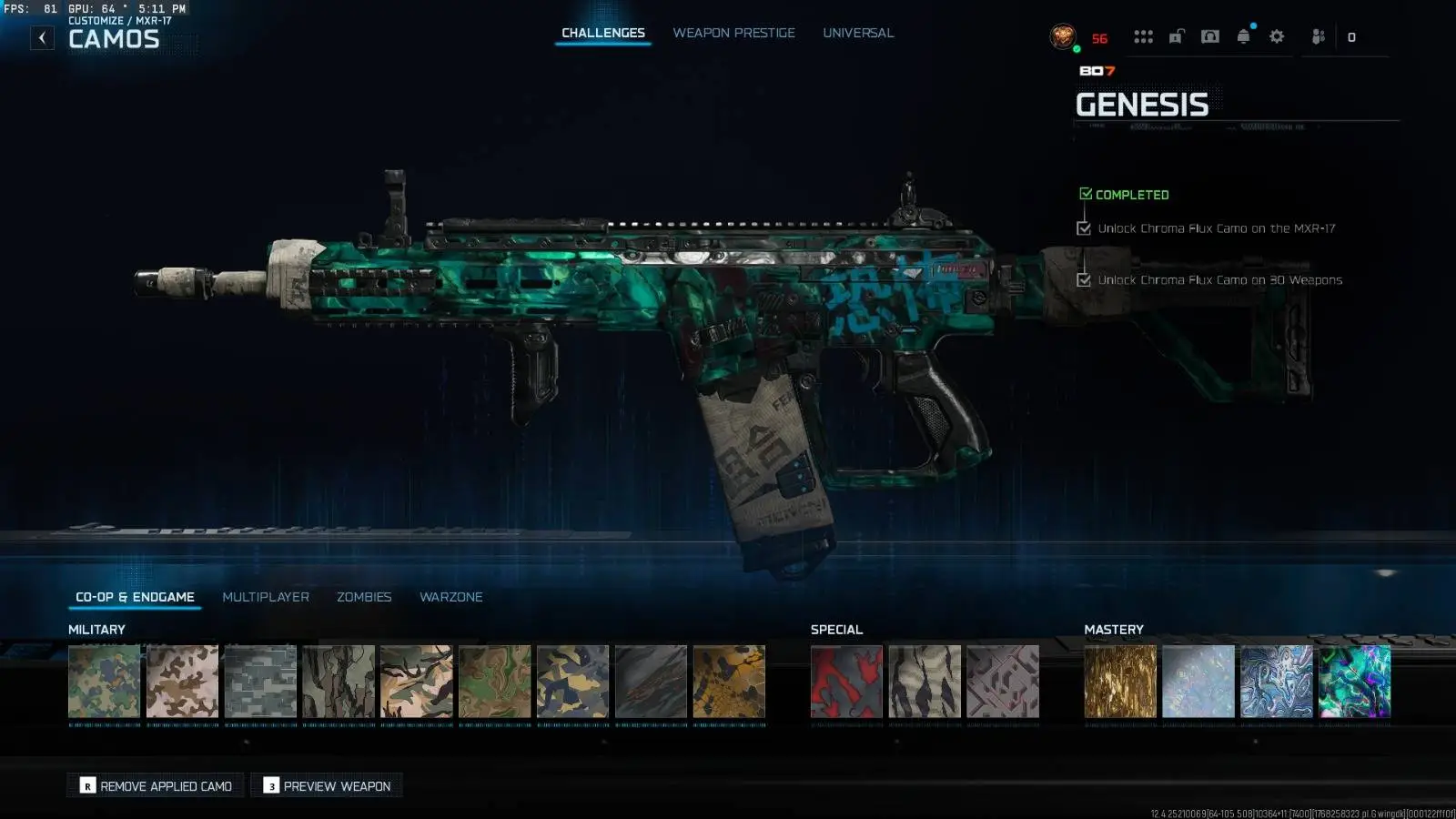The height and width of the screenshot is (819, 1456).
Task: Select the red Special camo thumbnail
Action: coord(845,681)
